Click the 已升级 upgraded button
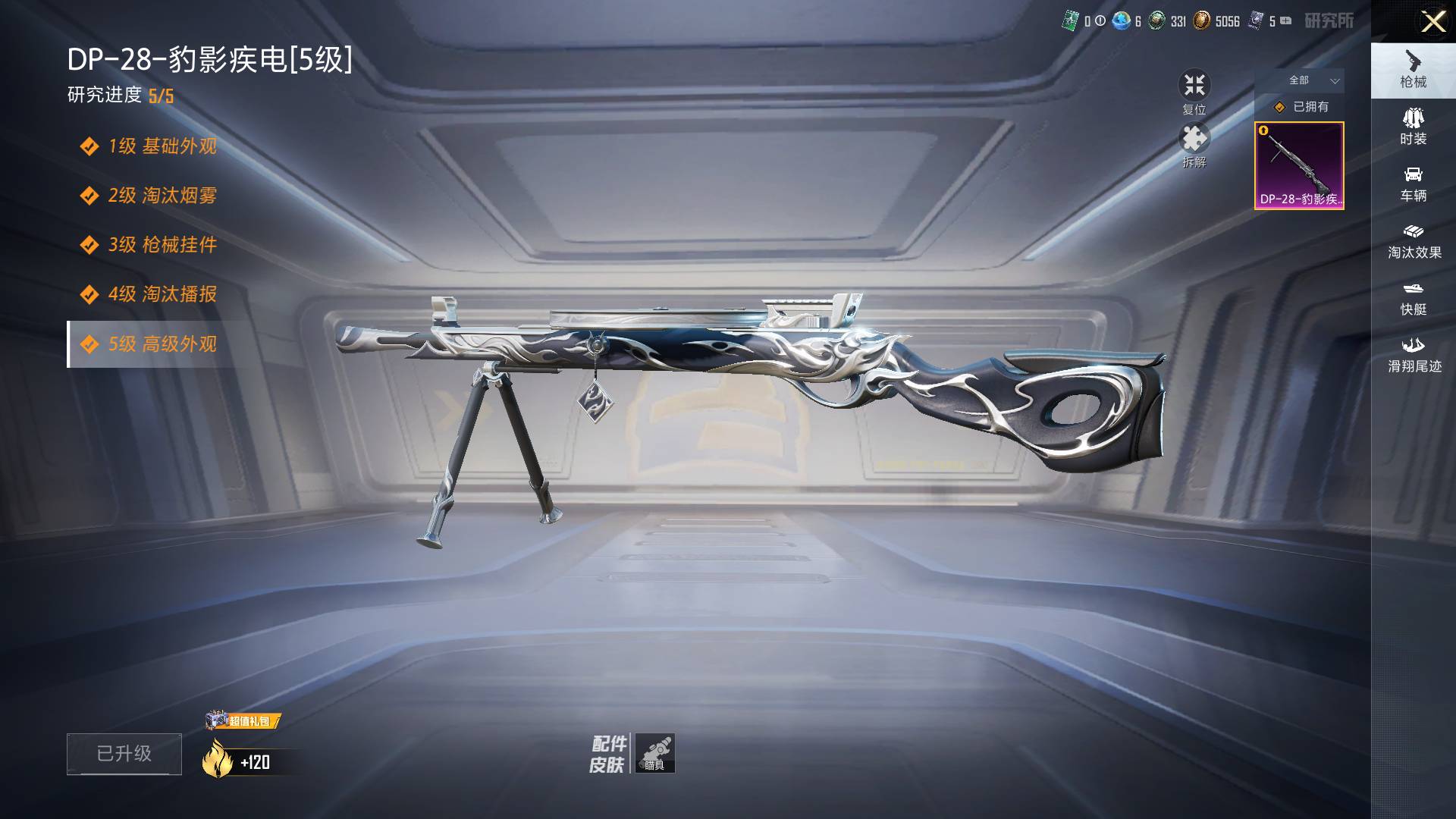The height and width of the screenshot is (819, 1456). pyautogui.click(x=124, y=754)
